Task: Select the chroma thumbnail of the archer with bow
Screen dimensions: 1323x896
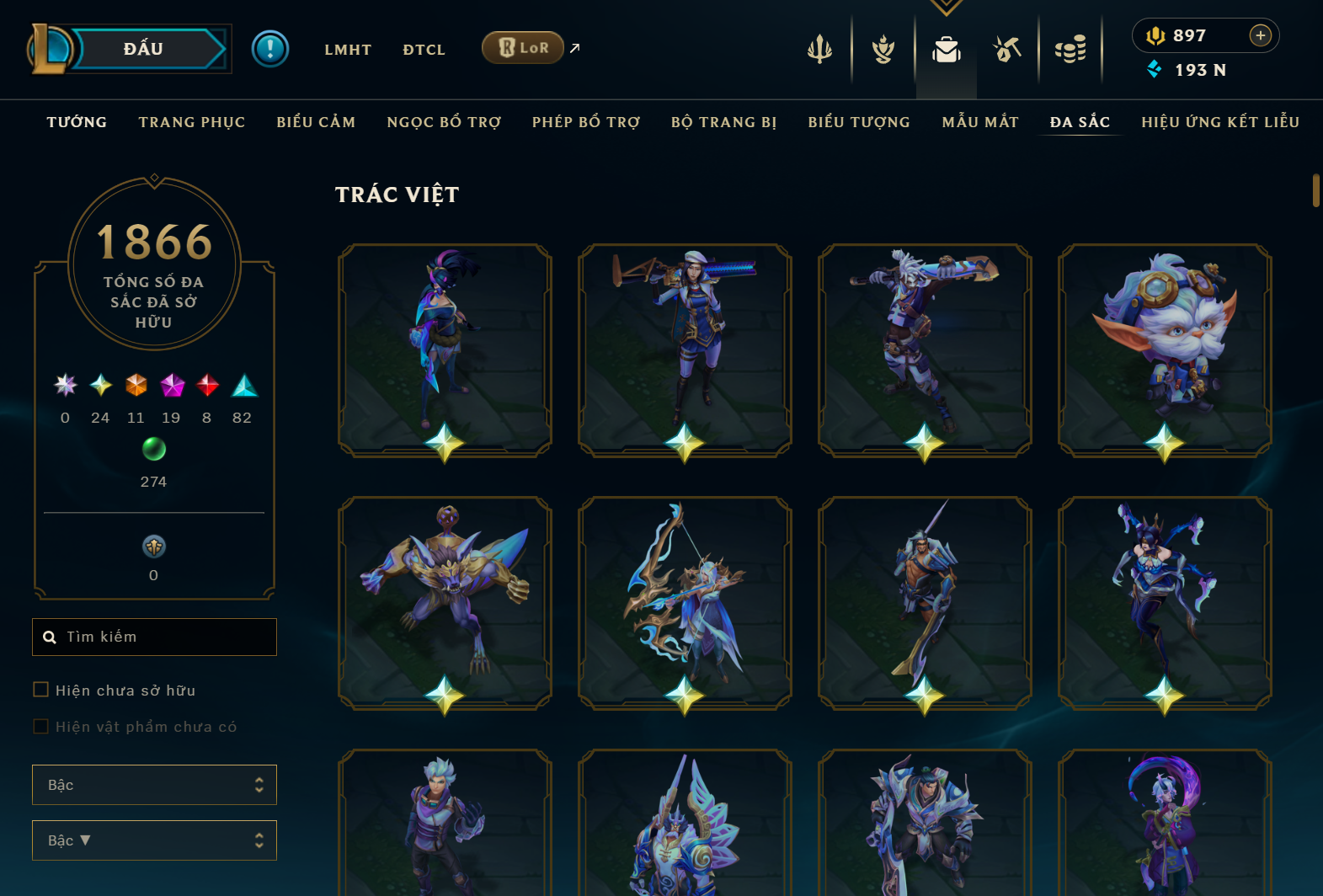Action: (x=685, y=602)
